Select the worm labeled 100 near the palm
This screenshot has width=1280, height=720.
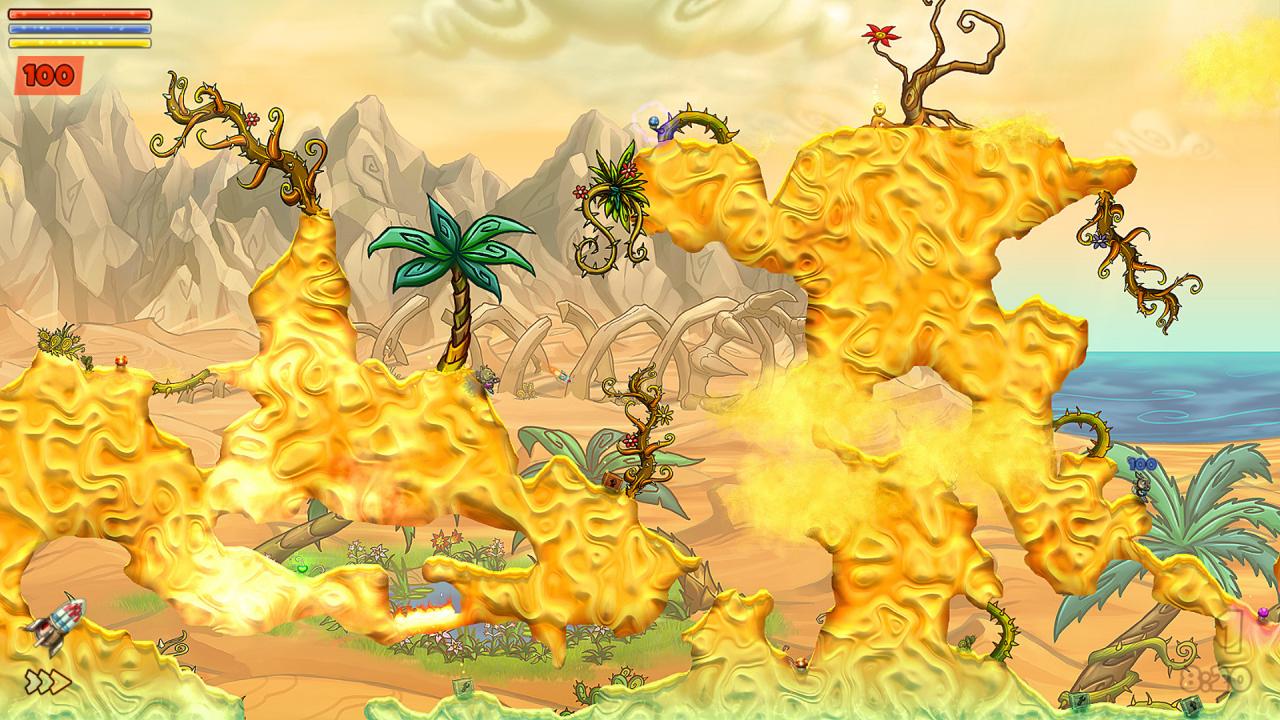pos(1141,487)
